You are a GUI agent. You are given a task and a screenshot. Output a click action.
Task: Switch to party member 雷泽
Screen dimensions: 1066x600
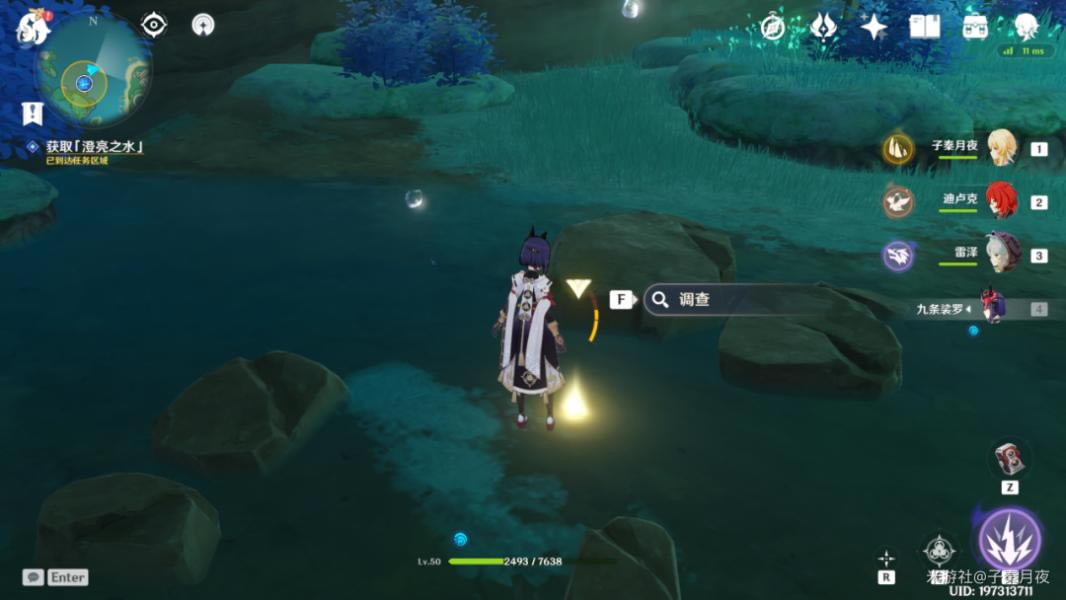pyautogui.click(x=1001, y=254)
